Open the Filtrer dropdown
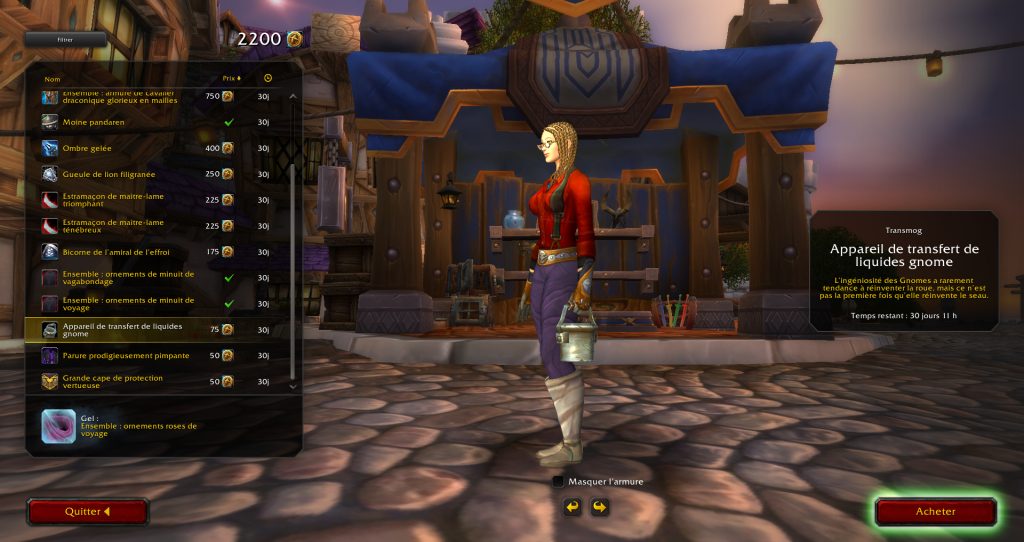 coord(66,40)
